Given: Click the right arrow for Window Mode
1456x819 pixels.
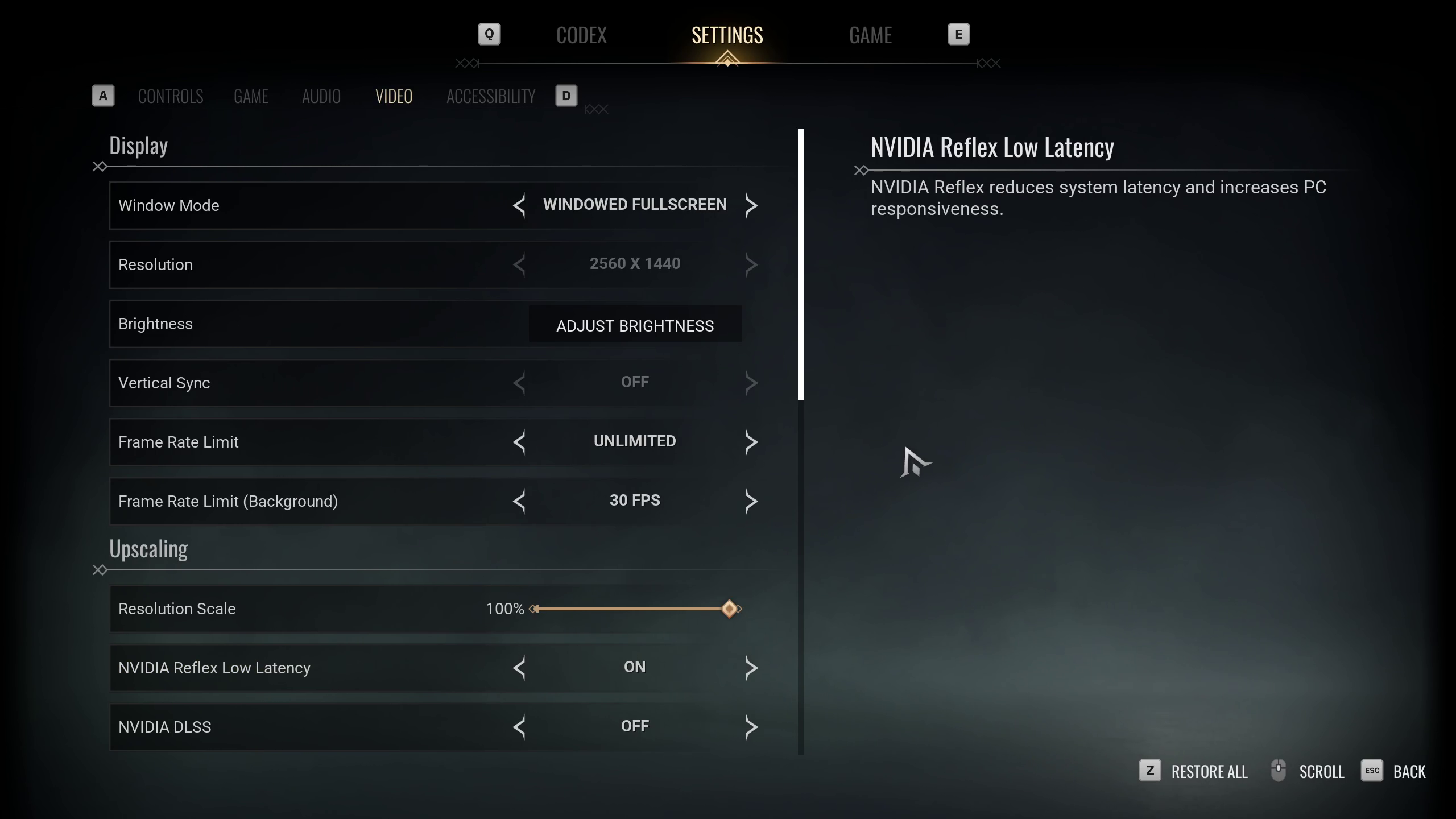Looking at the screenshot, I should tap(751, 205).
